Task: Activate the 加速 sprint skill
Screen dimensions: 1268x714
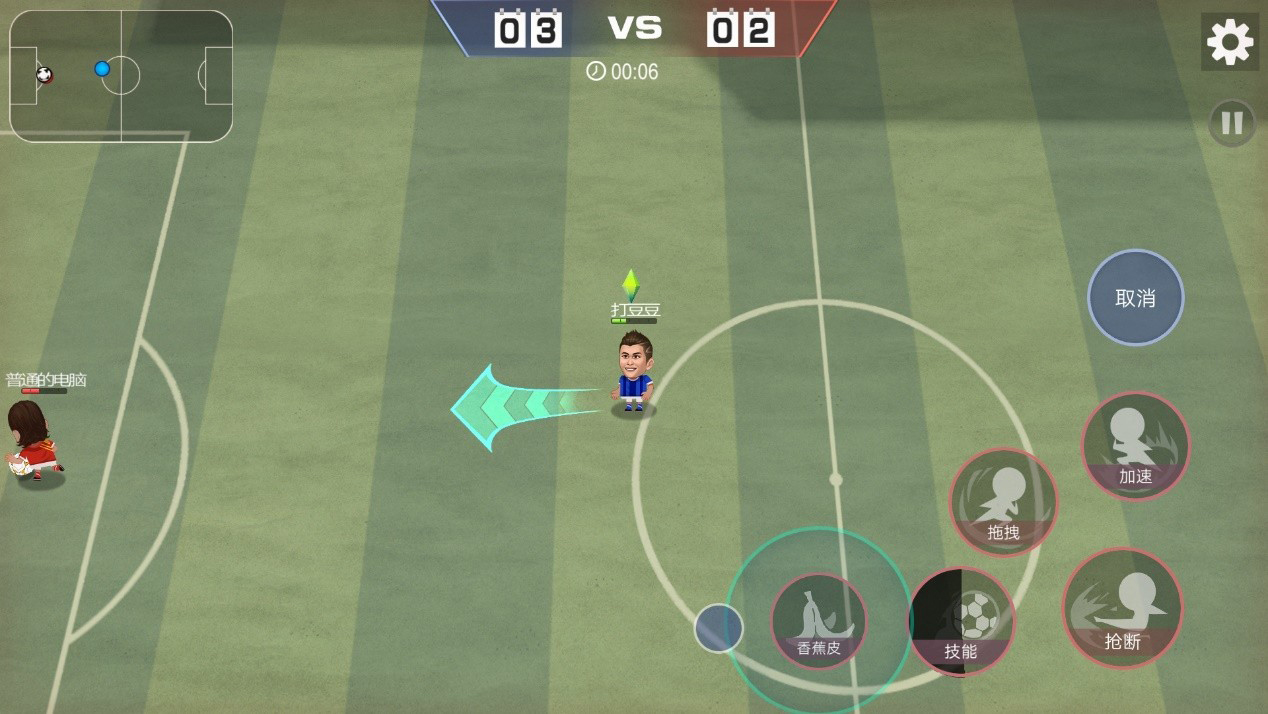Action: (1135, 446)
